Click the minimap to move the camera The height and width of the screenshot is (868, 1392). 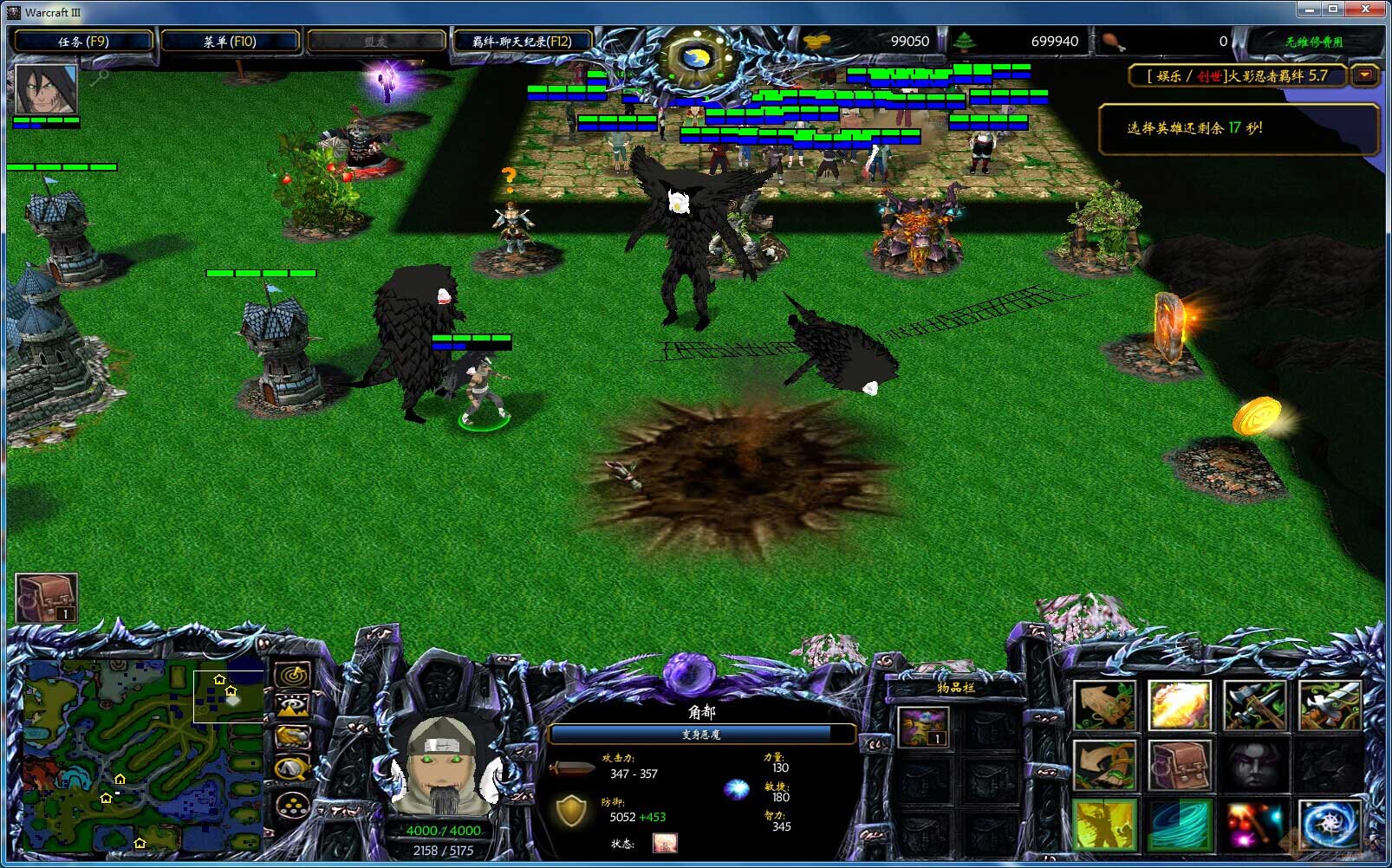pyautogui.click(x=143, y=755)
